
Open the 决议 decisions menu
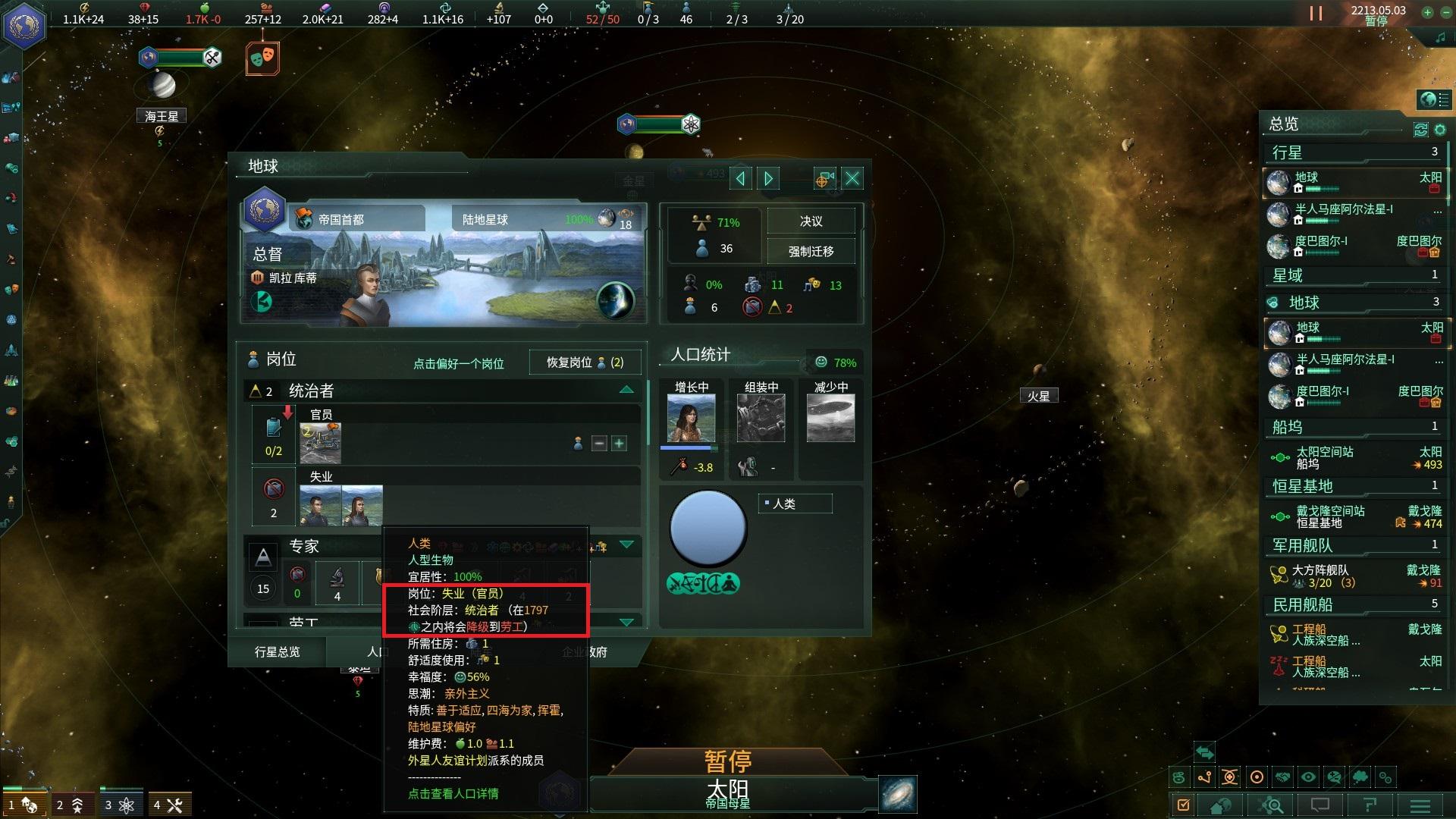[811, 221]
